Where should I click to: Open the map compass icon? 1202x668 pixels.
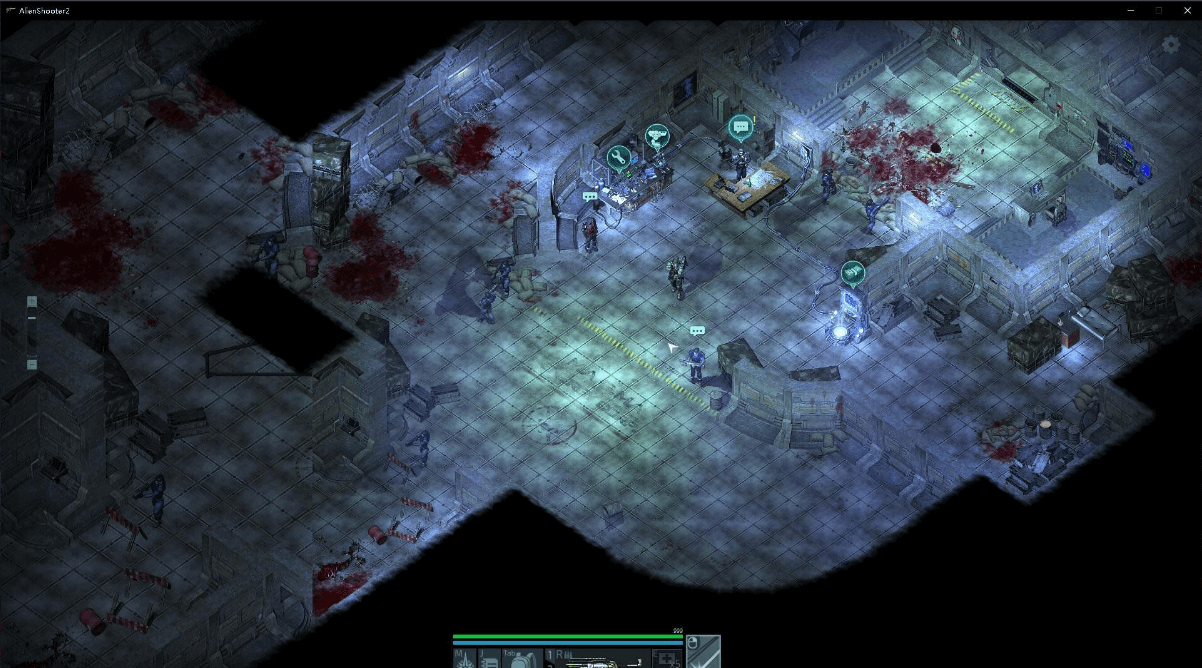click(x=464, y=658)
